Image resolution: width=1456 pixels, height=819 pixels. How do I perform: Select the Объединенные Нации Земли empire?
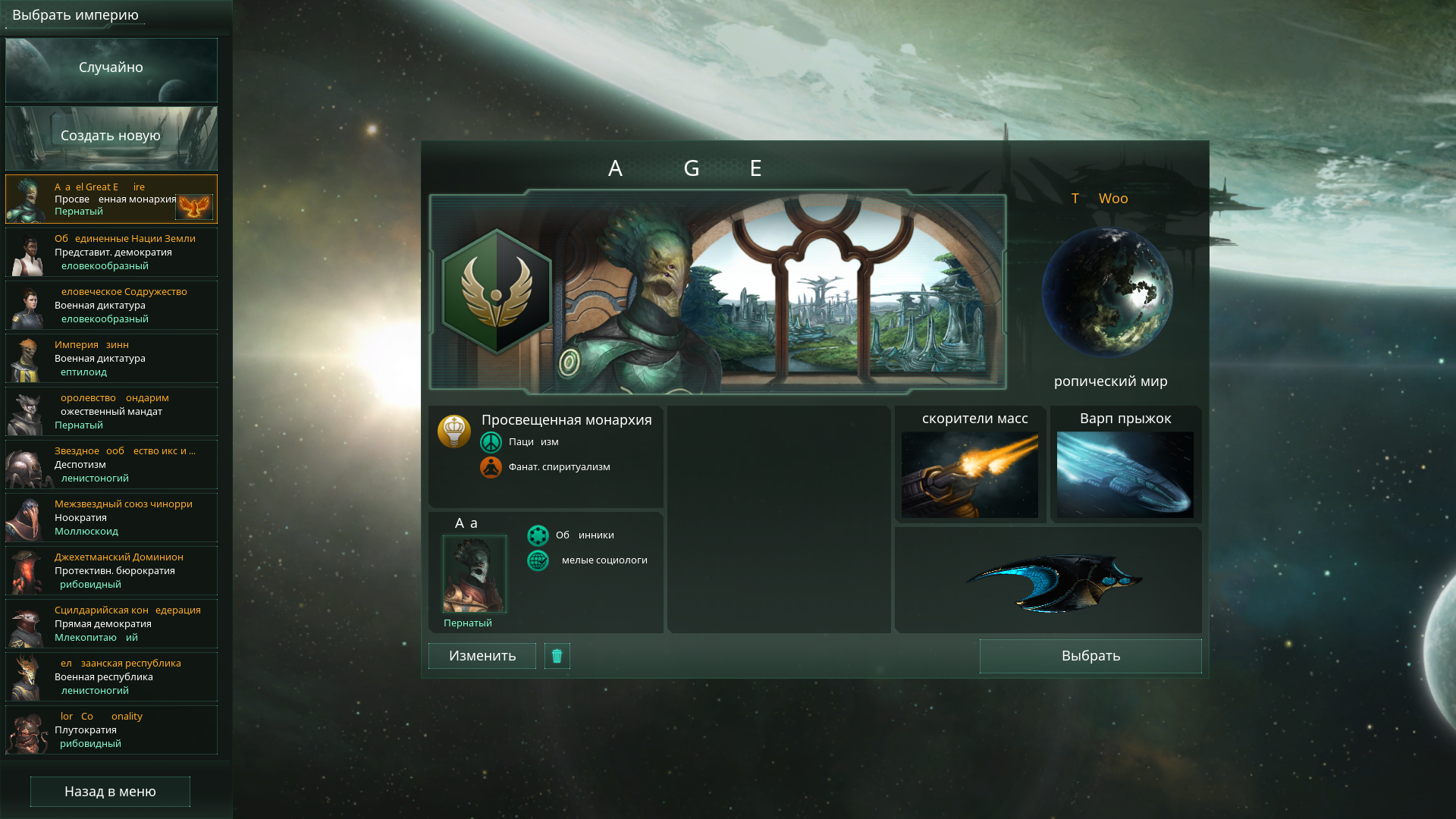110,252
